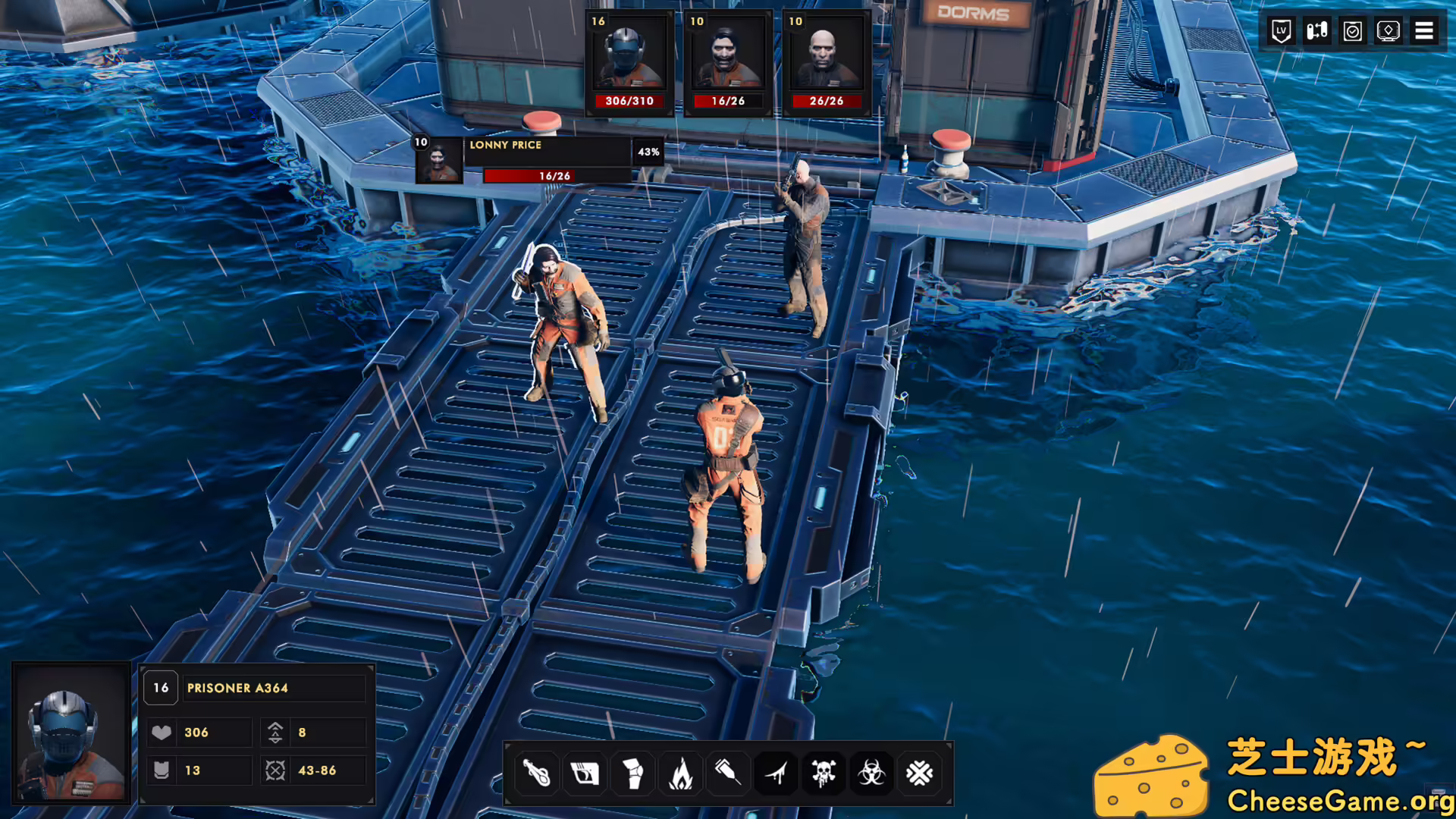Screen dimensions: 1456x819
Task: Click the display settings monitor icon
Action: coord(1388,30)
